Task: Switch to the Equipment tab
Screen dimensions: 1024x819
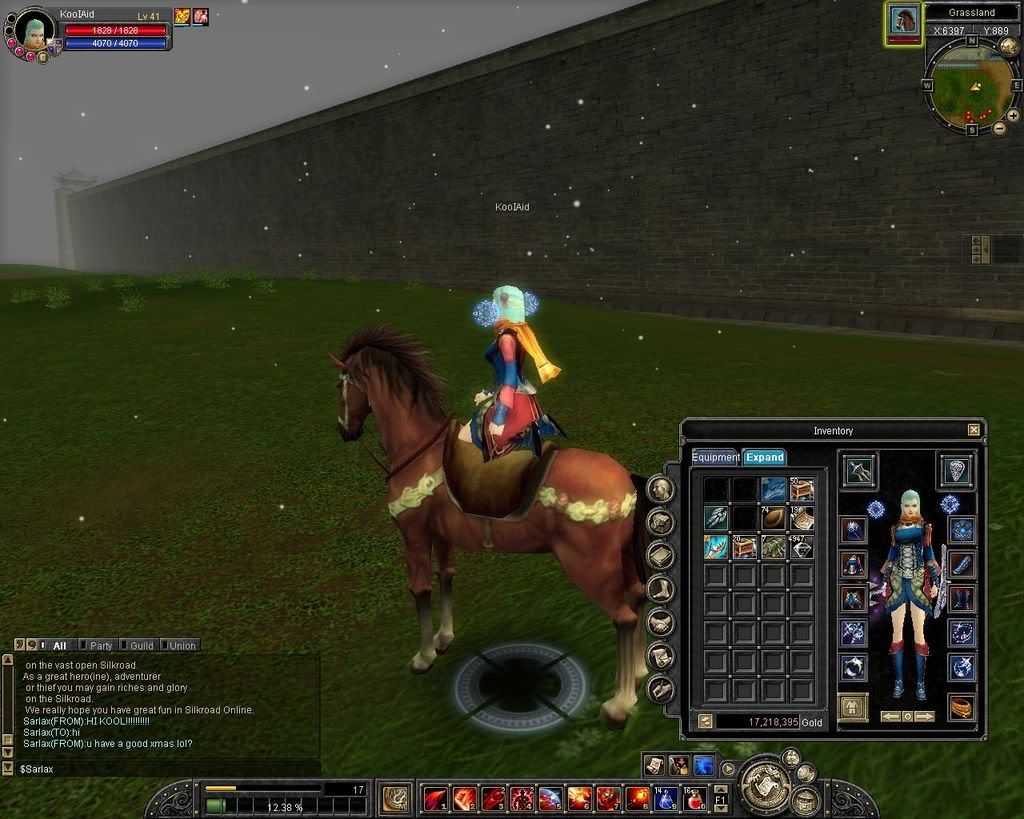Action: click(715, 457)
